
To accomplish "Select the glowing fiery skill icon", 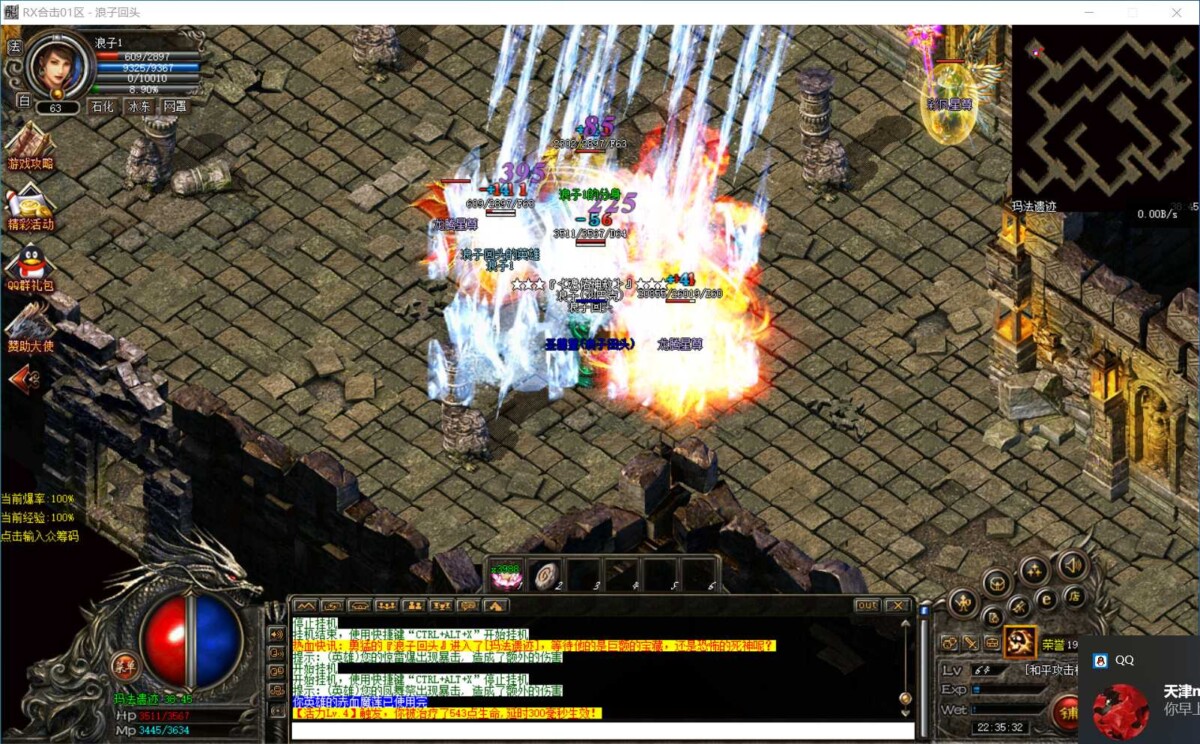I will coord(1020,640).
